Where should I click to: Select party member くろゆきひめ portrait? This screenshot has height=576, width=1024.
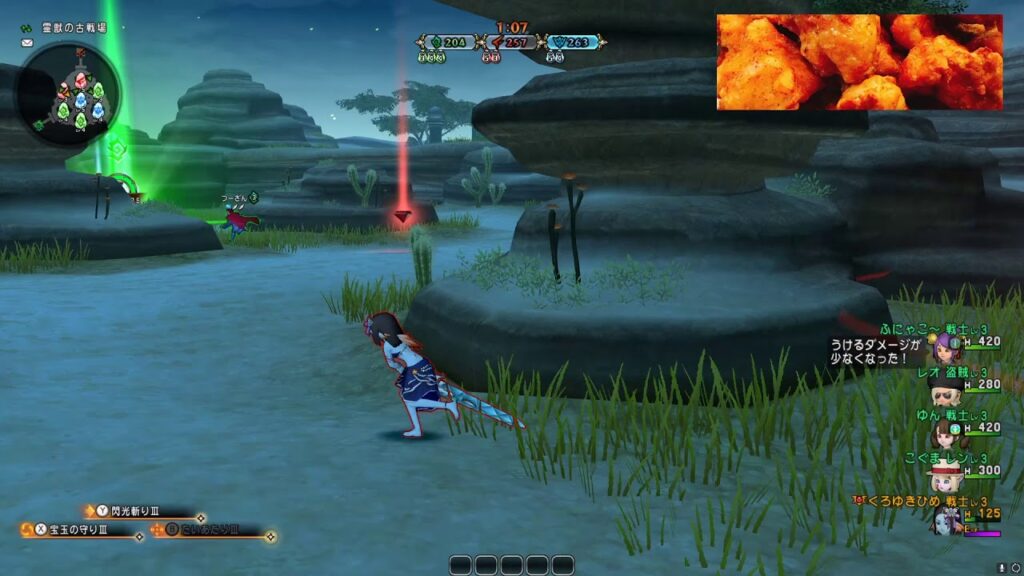coord(947,518)
